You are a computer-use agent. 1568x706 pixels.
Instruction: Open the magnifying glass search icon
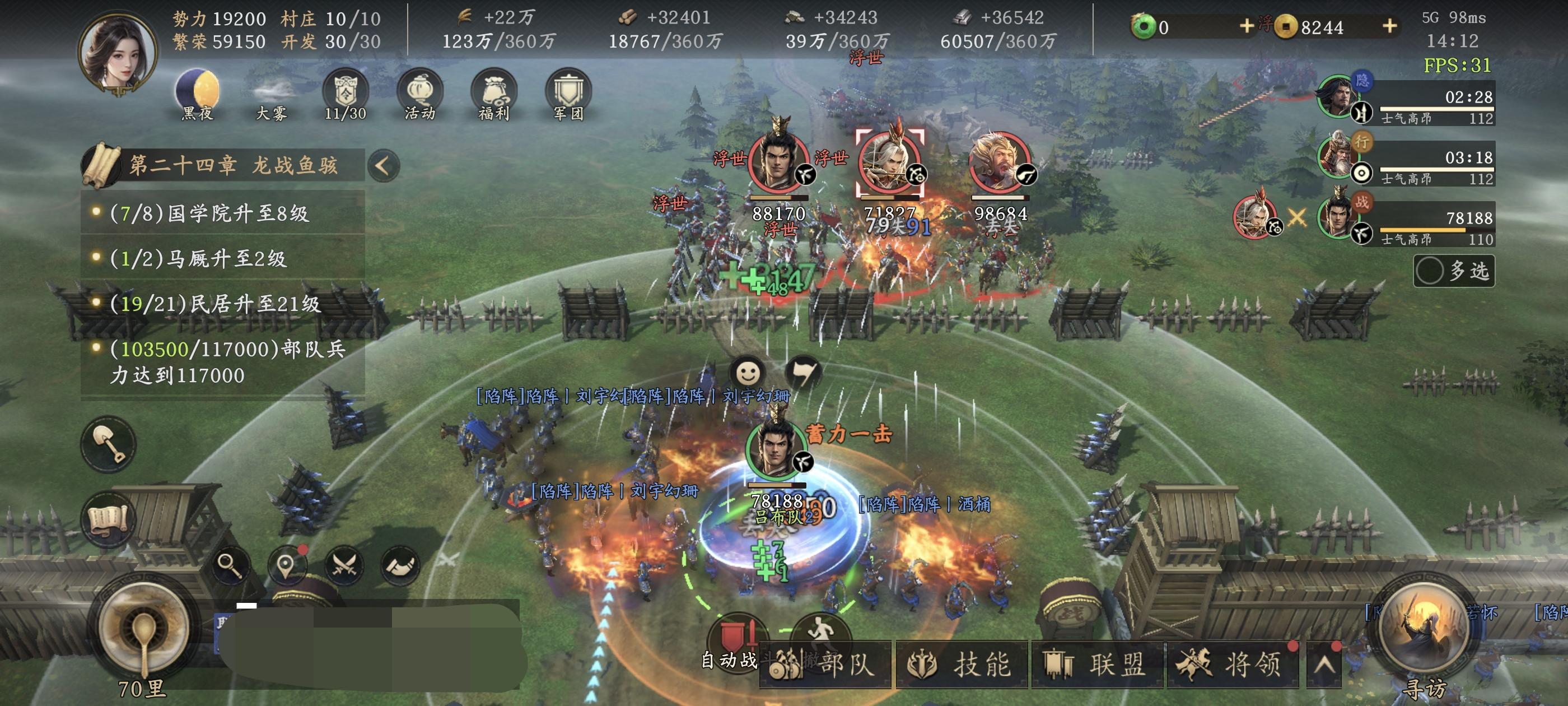tap(231, 566)
